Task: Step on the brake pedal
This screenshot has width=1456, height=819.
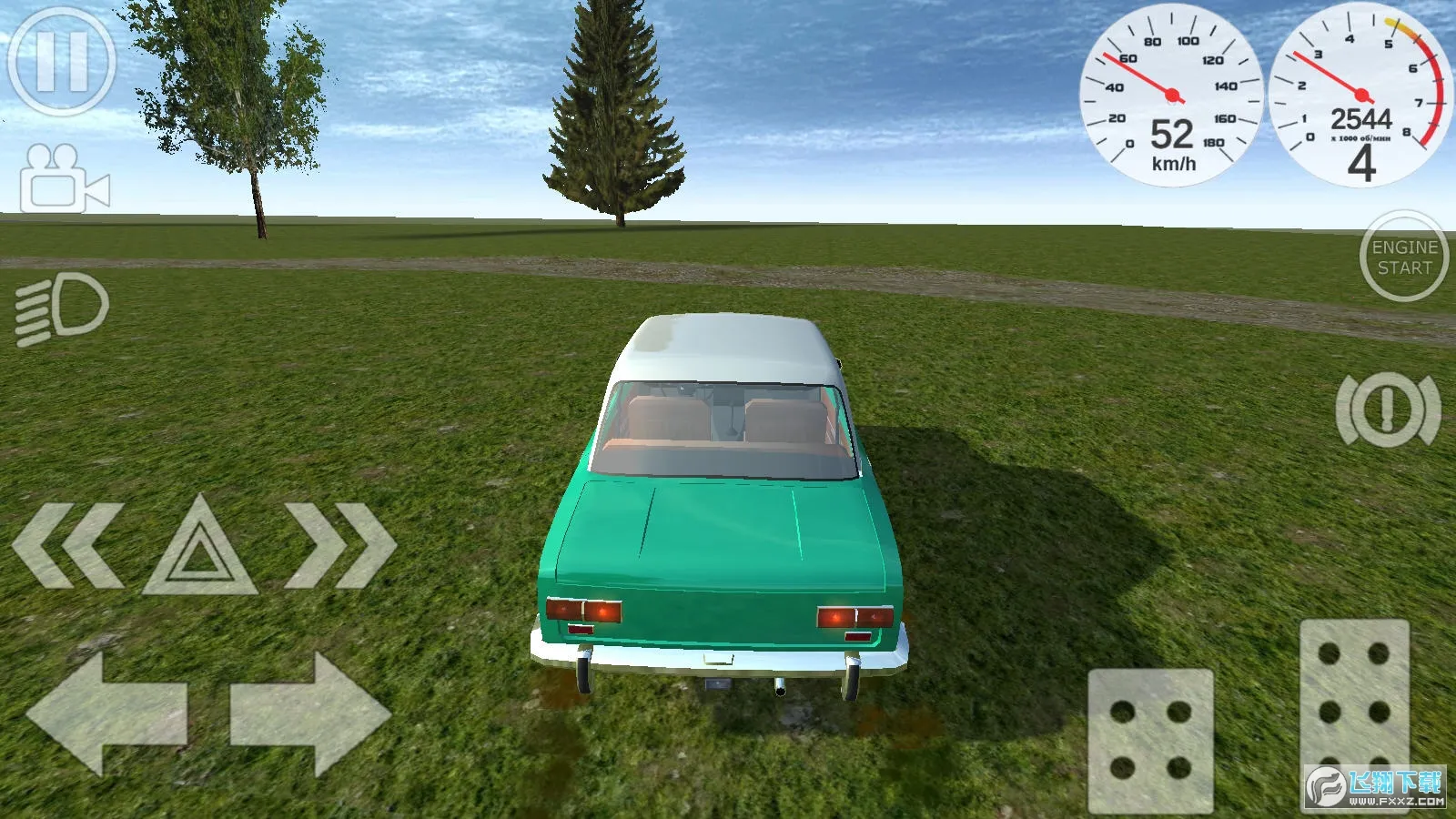Action: [x=1150, y=741]
